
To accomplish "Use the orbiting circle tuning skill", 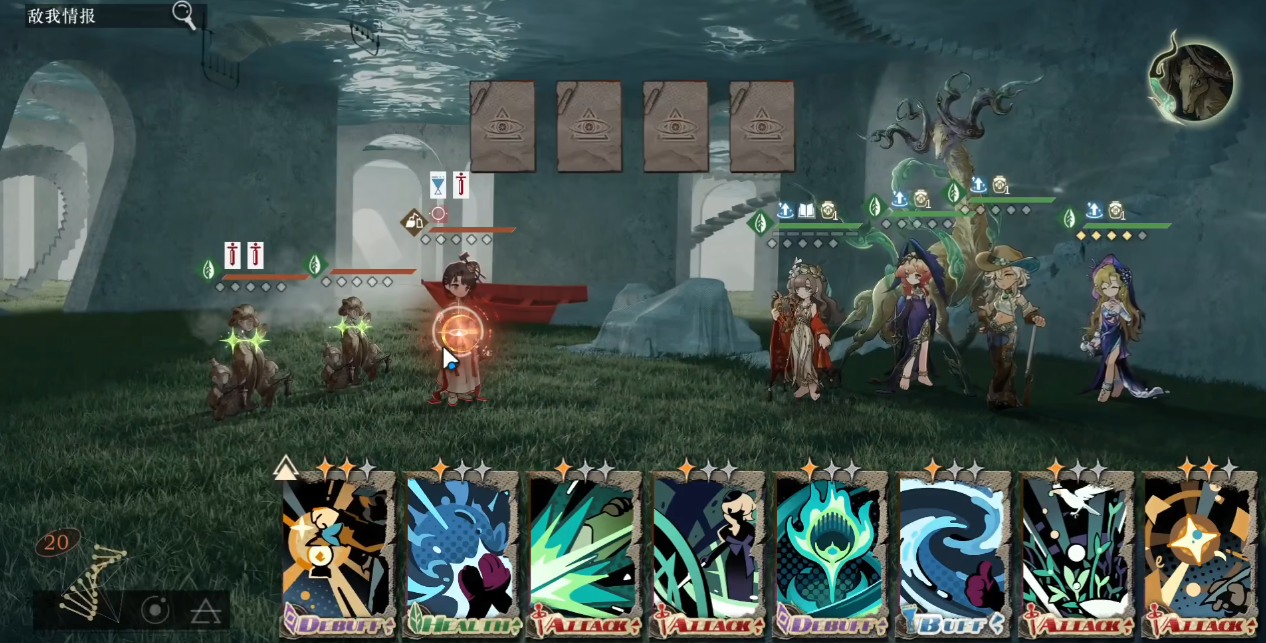I will pos(155,609).
